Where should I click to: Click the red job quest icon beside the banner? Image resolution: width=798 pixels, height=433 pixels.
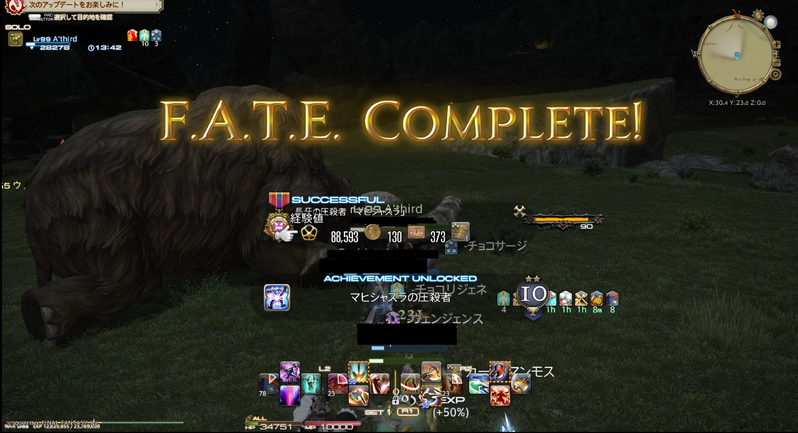pyautogui.click(x=13, y=8)
